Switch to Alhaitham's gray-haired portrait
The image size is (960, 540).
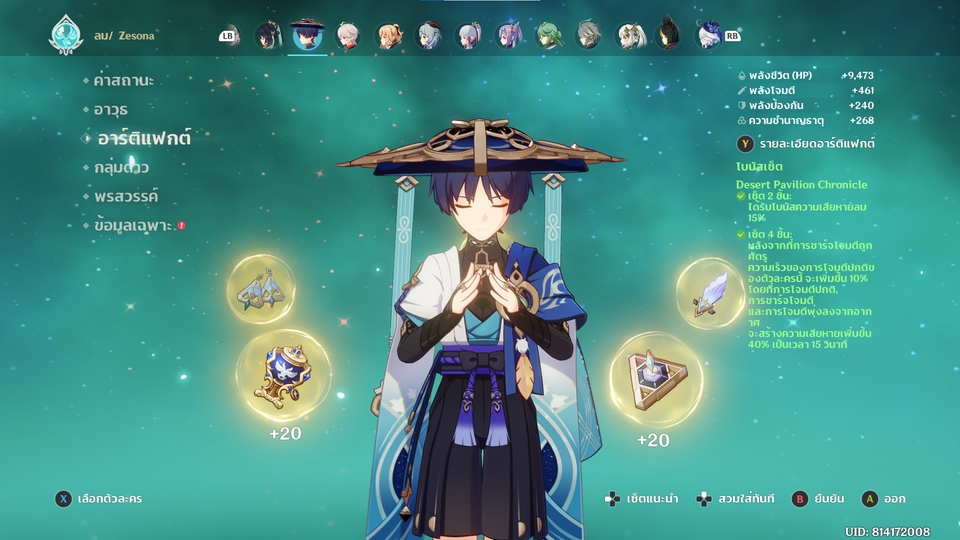tap(589, 37)
